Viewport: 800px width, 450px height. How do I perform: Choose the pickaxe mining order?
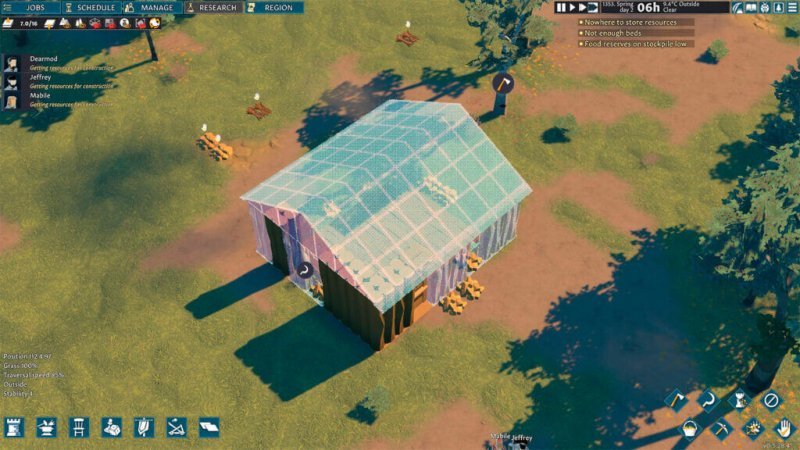coord(722,429)
